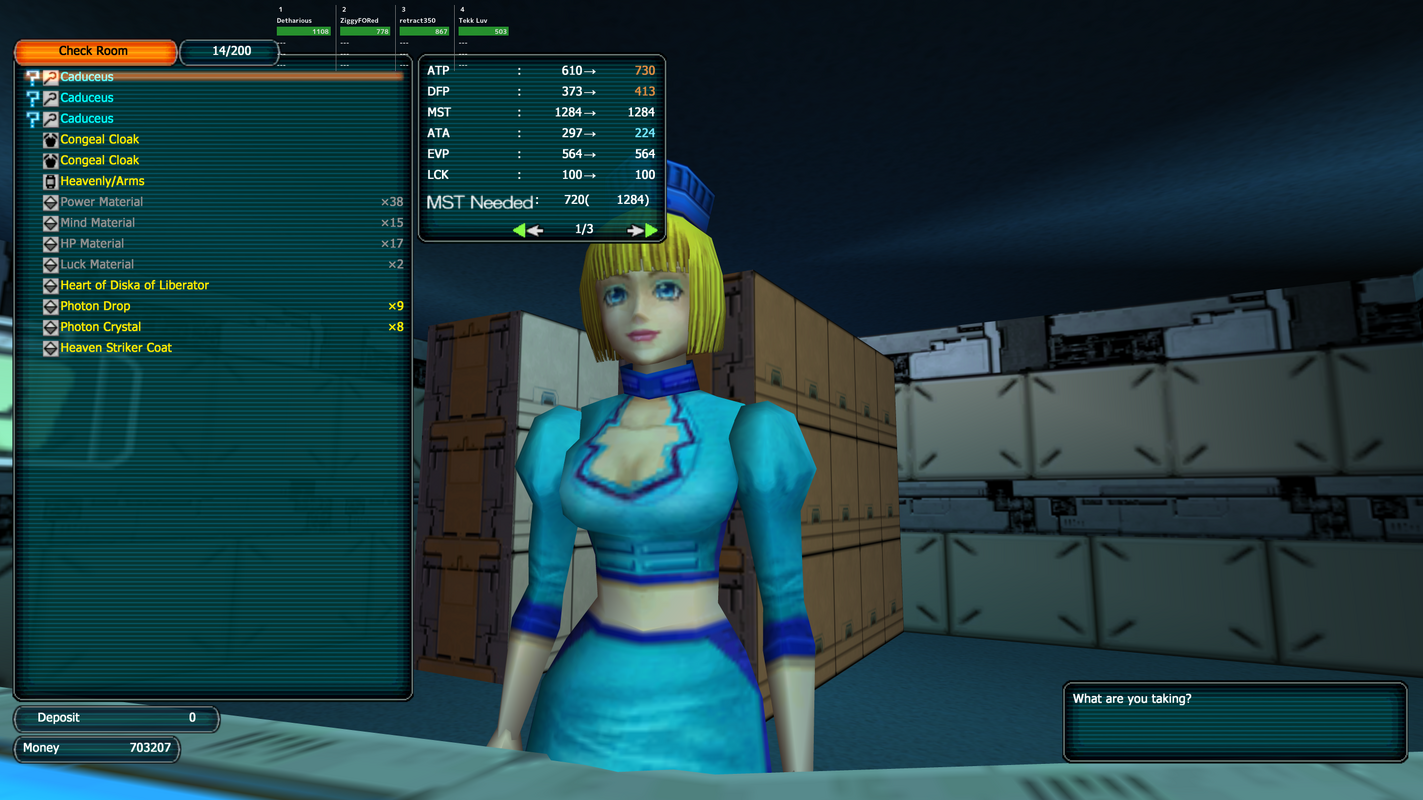This screenshot has width=1423, height=800.
Task: Click Detharious's green HP bar
Action: [x=303, y=31]
